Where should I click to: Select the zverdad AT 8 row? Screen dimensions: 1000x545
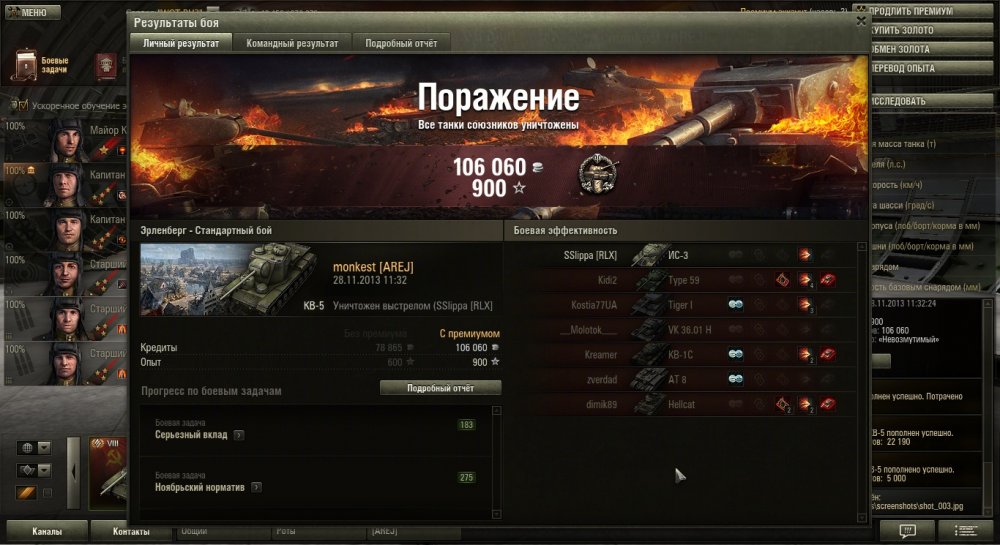point(680,379)
